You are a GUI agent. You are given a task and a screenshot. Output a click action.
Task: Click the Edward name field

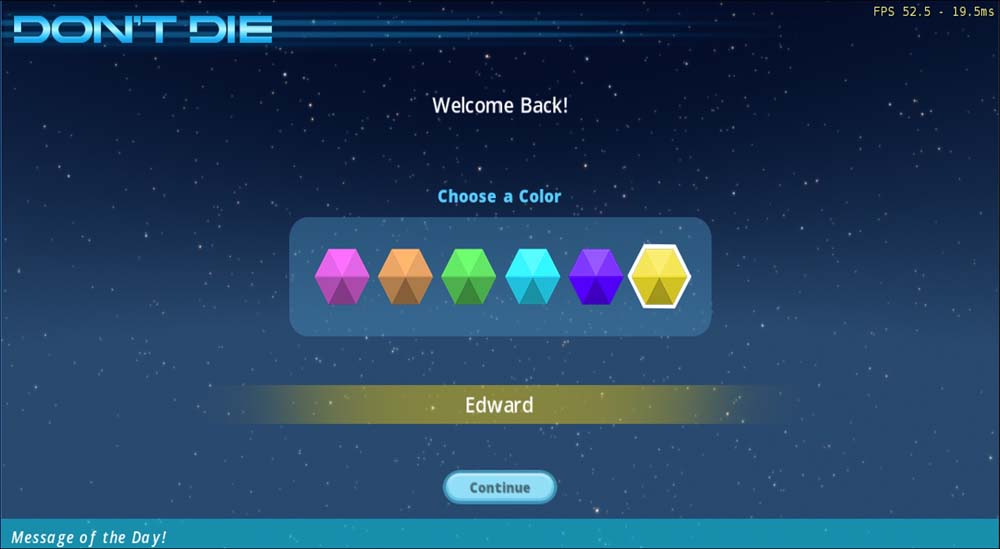click(x=499, y=405)
